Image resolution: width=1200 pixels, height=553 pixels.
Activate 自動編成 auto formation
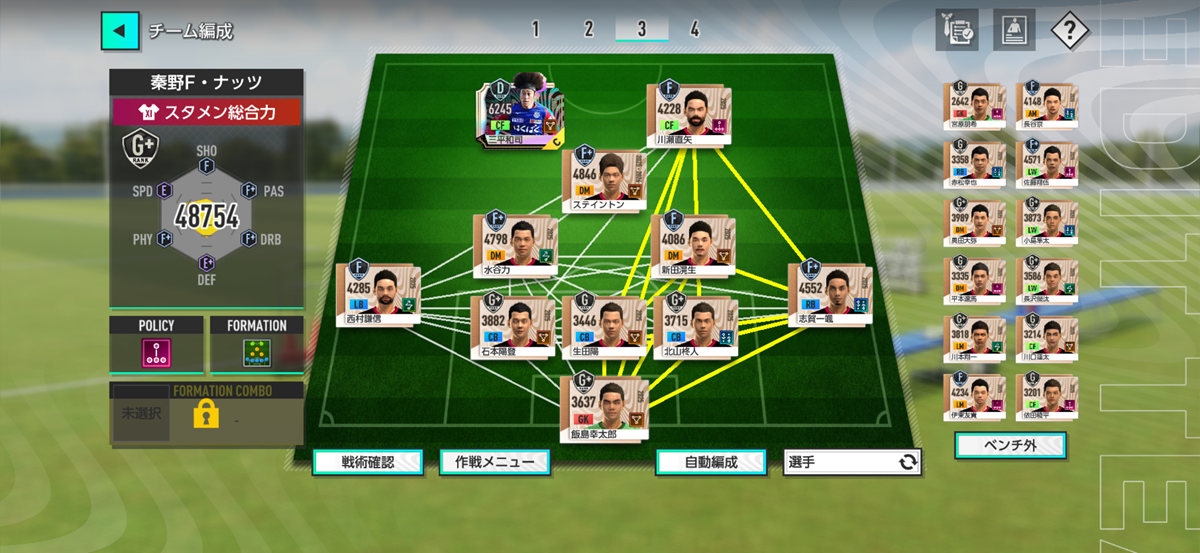point(711,462)
